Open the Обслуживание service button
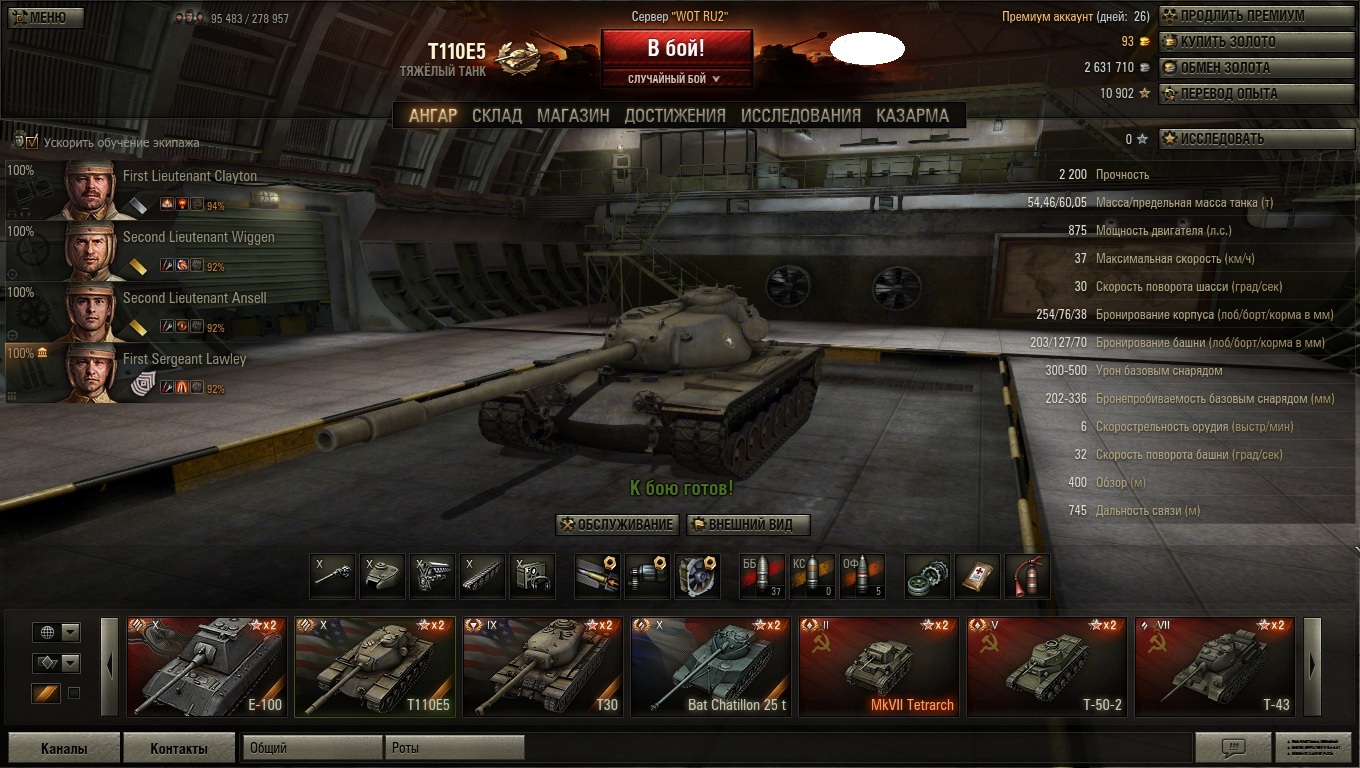Viewport: 1360px width, 768px height. [x=617, y=525]
